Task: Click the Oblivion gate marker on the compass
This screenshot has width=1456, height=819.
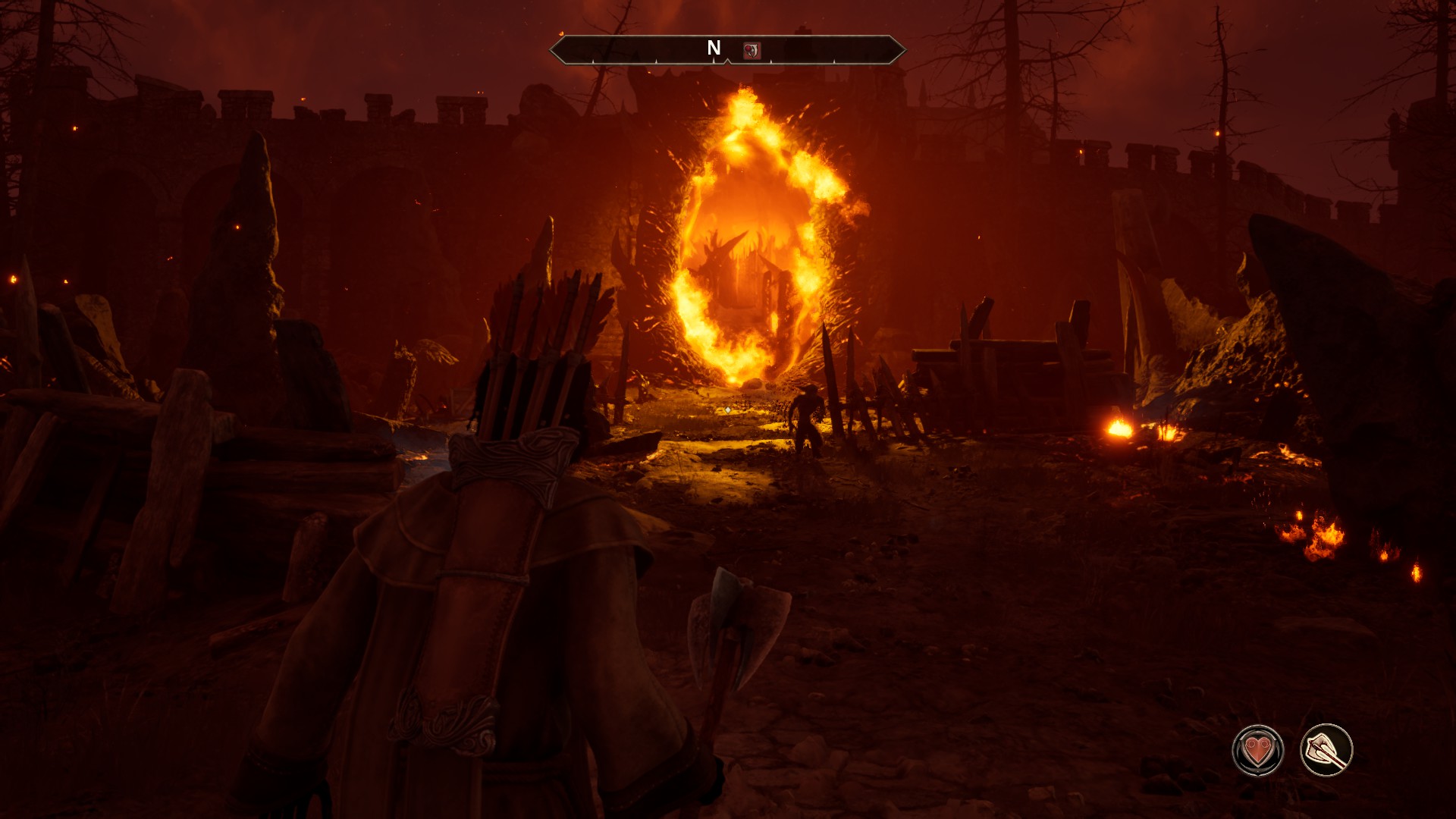Action: [x=752, y=51]
